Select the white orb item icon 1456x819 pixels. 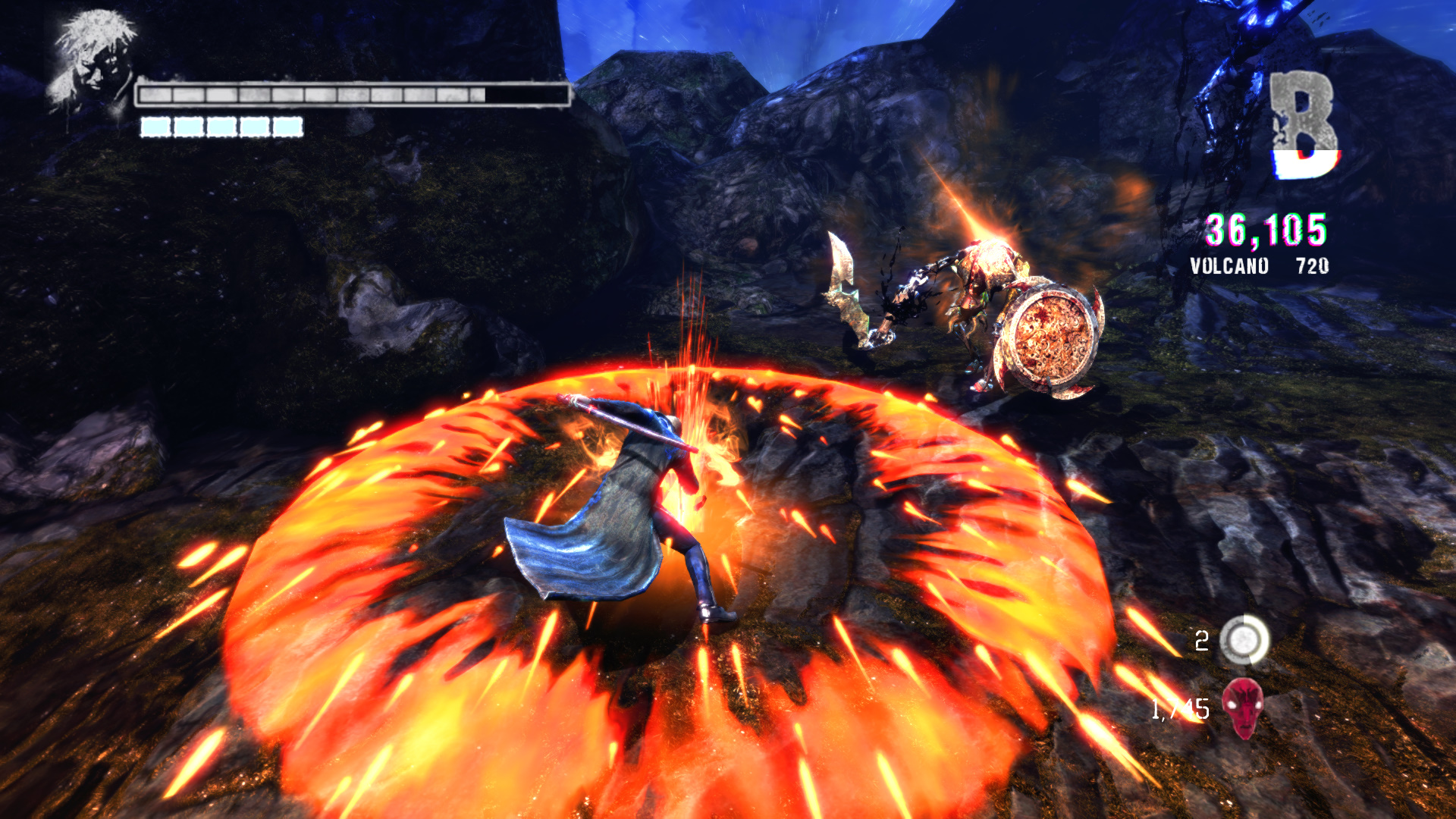[x=1244, y=640]
